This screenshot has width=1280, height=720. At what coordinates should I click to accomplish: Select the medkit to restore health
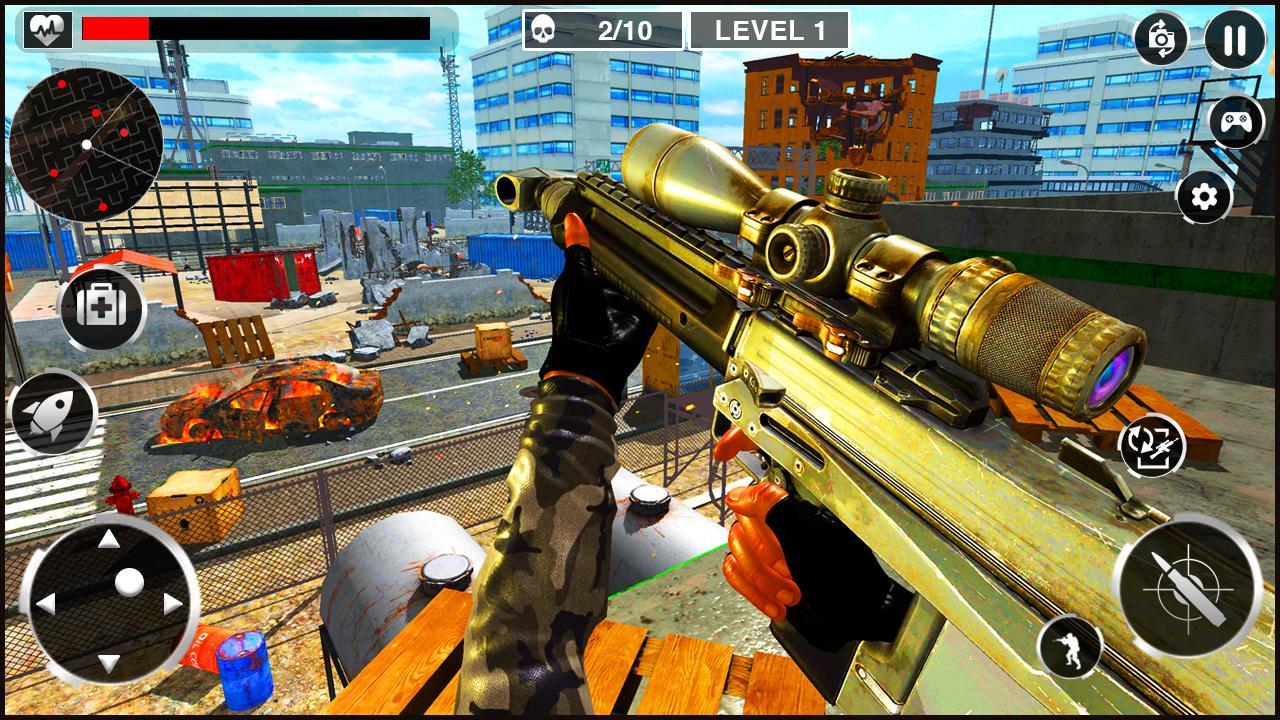coord(103,310)
